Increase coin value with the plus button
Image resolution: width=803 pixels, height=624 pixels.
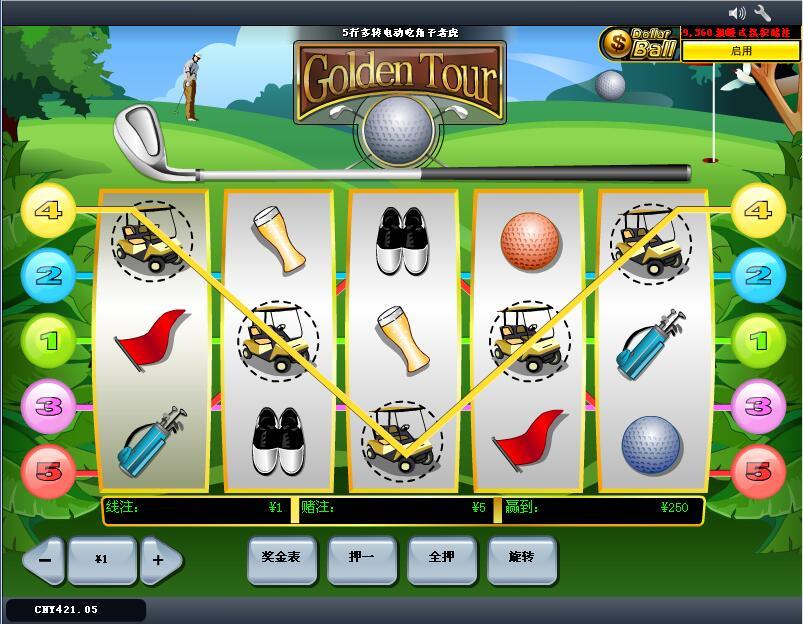point(159,560)
